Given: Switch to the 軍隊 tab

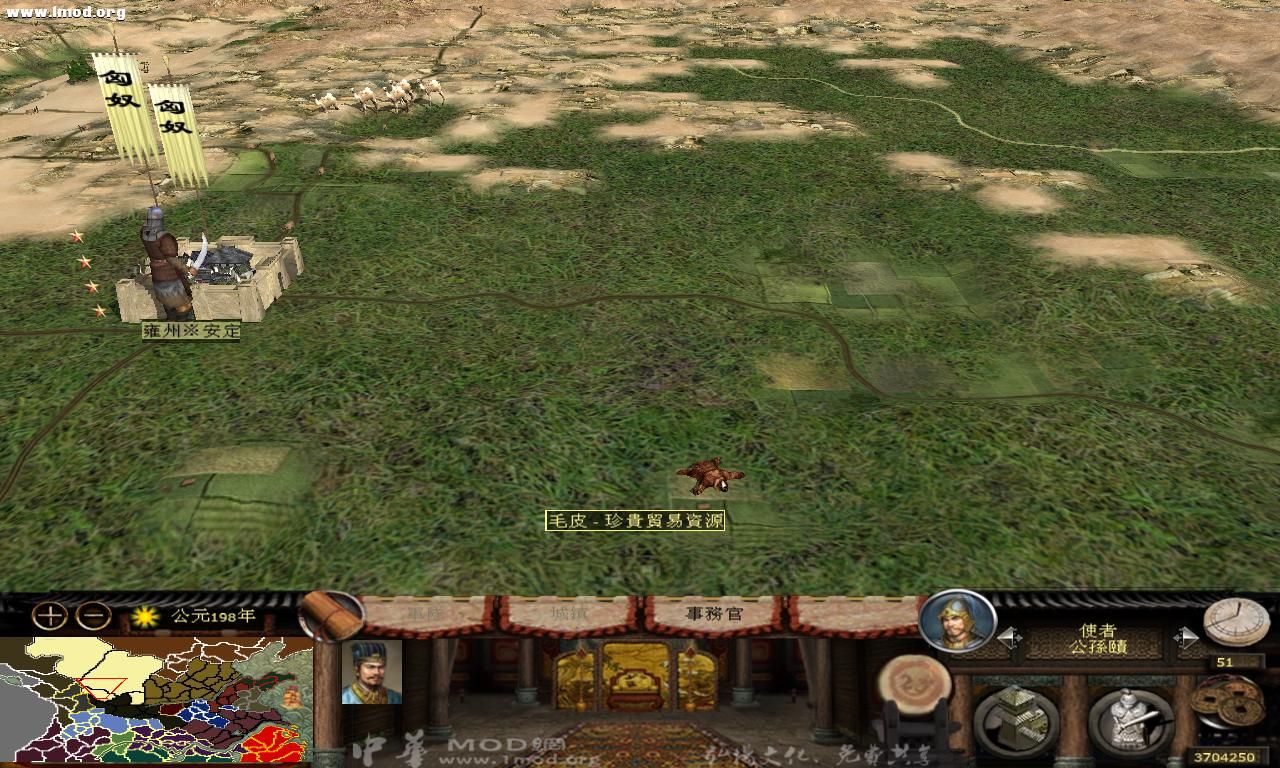Looking at the screenshot, I should click(423, 612).
